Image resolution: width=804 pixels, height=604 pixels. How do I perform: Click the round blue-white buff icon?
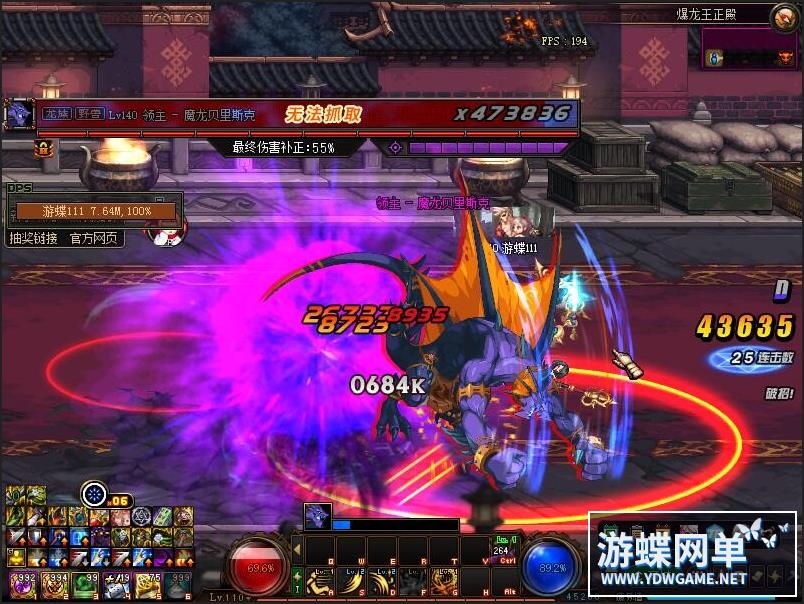[x=94, y=492]
